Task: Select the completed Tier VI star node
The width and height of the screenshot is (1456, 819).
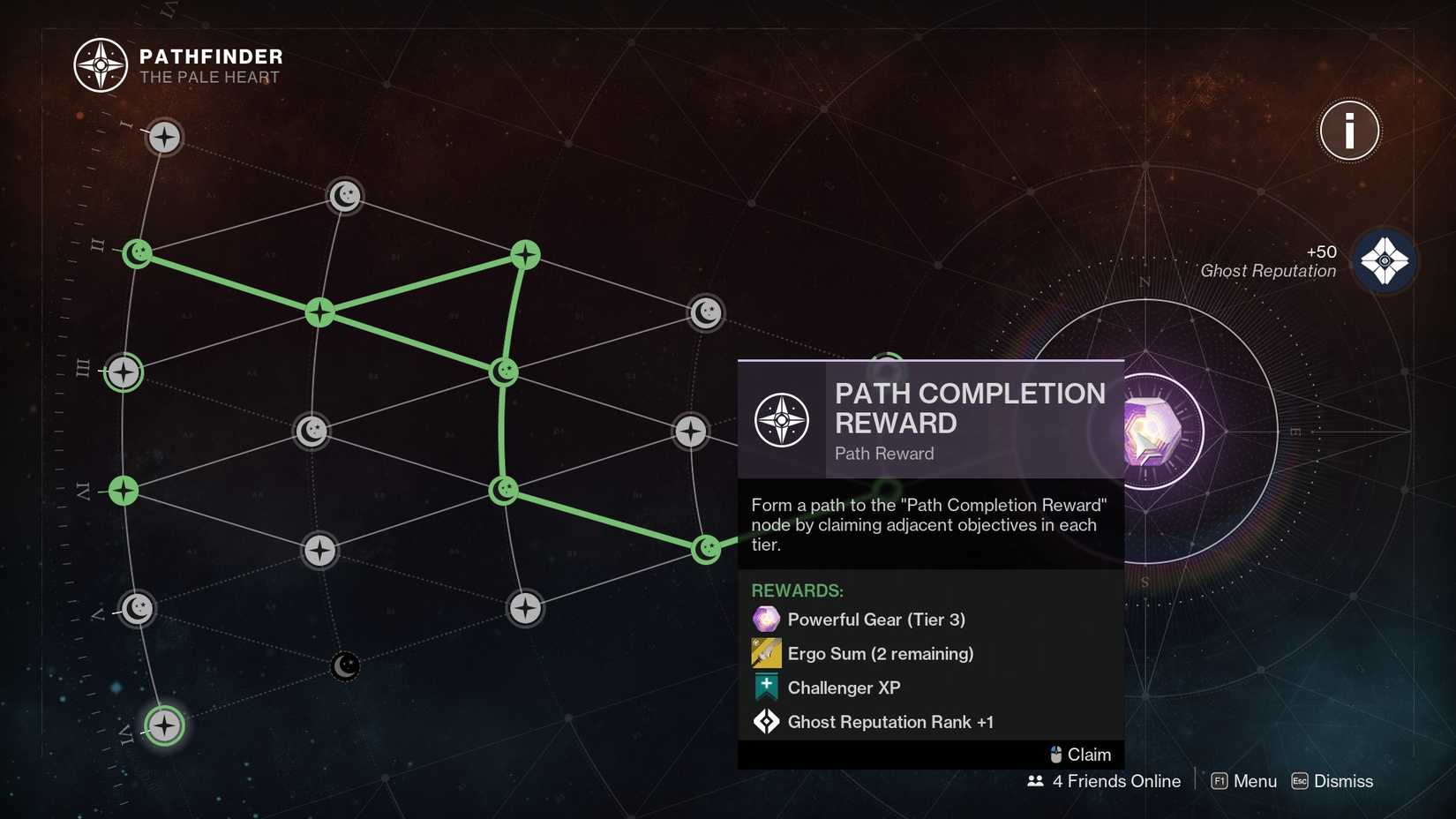Action: [164, 725]
